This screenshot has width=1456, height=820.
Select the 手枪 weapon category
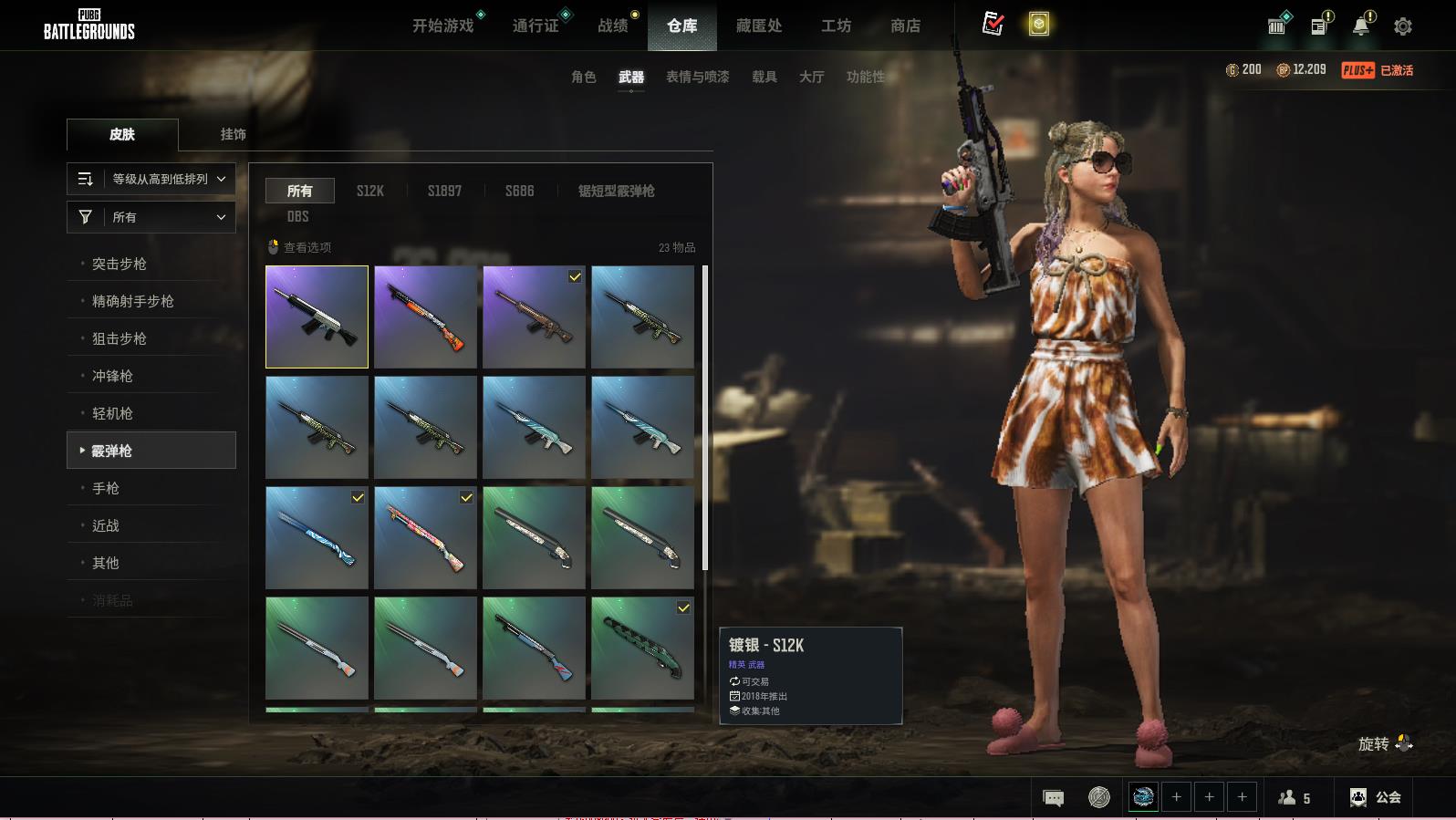click(106, 488)
